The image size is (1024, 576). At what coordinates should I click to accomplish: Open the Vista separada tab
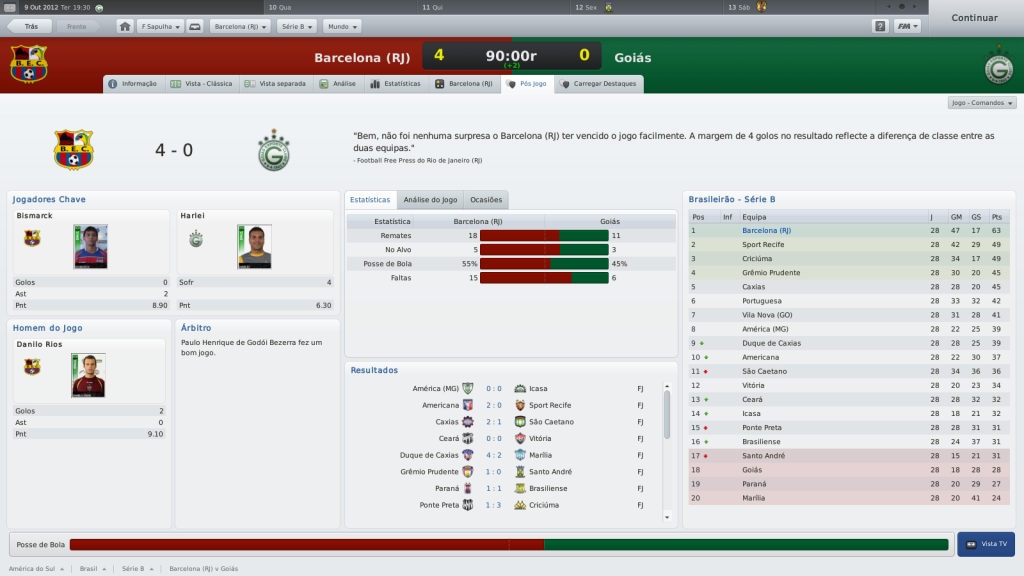[x=276, y=84]
